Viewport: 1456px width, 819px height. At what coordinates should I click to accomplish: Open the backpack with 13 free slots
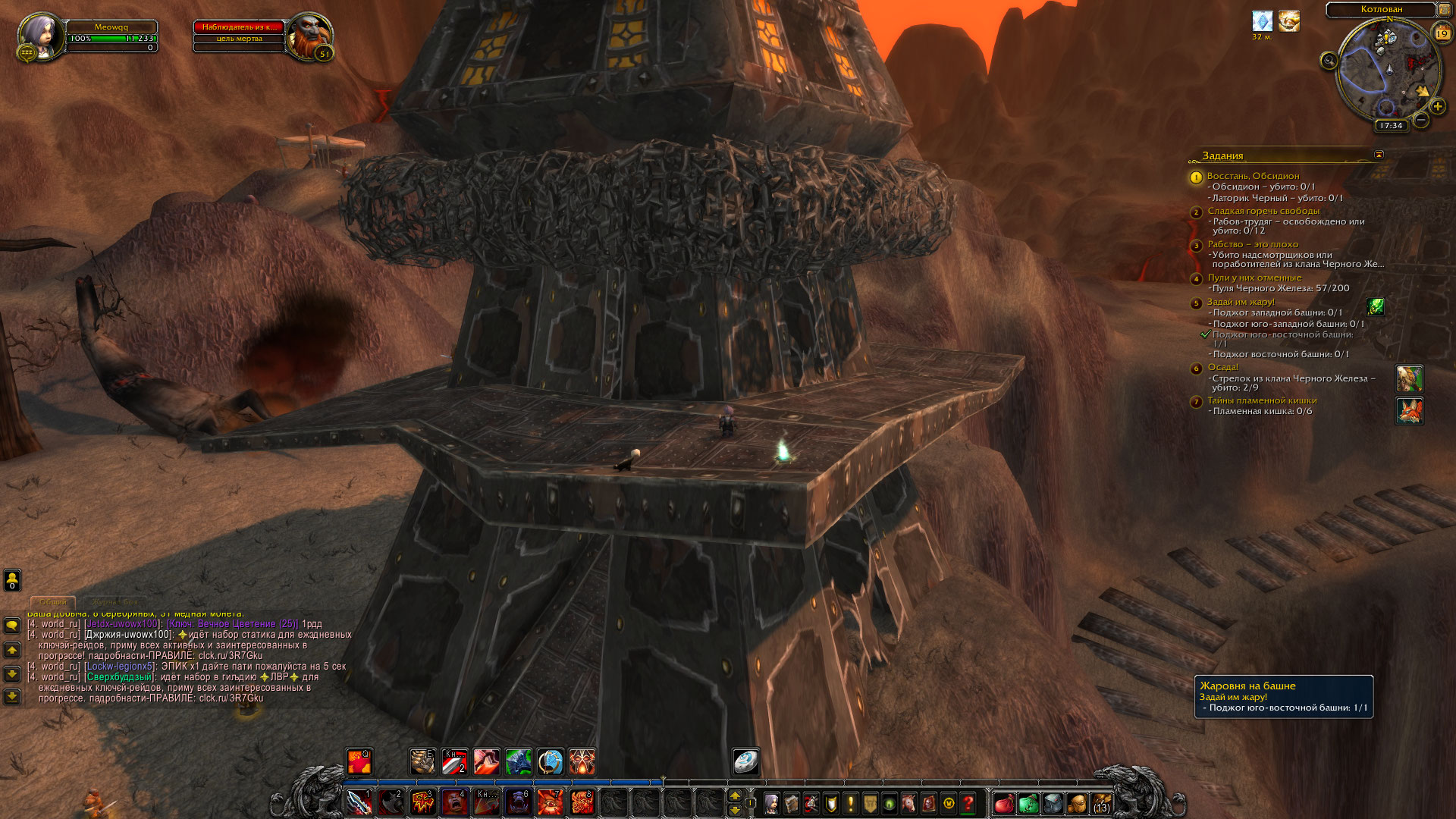click(x=1101, y=803)
